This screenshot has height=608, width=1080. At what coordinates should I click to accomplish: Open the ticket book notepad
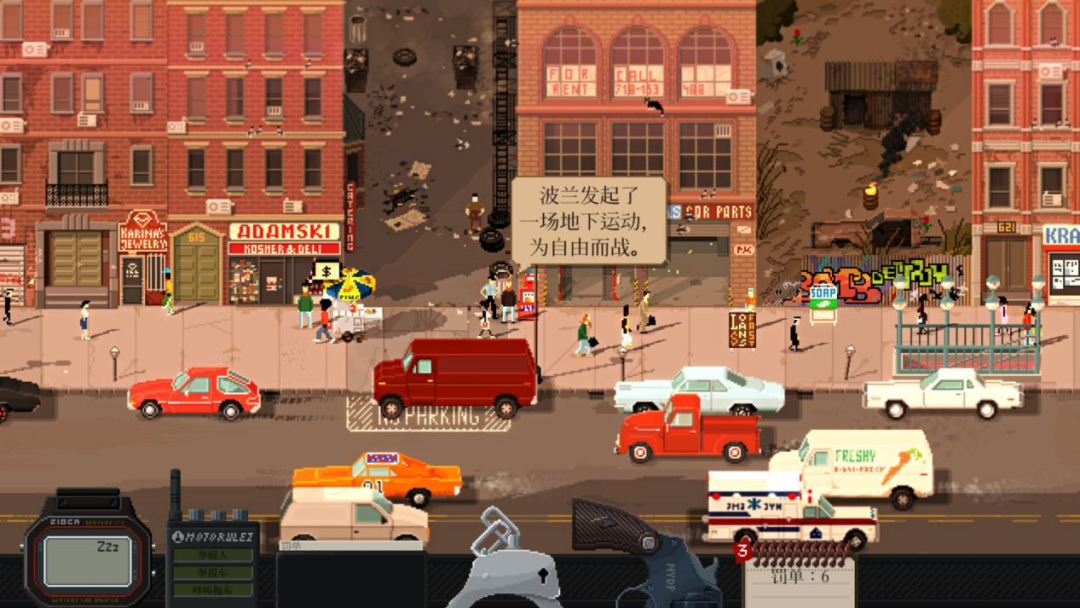(798, 580)
